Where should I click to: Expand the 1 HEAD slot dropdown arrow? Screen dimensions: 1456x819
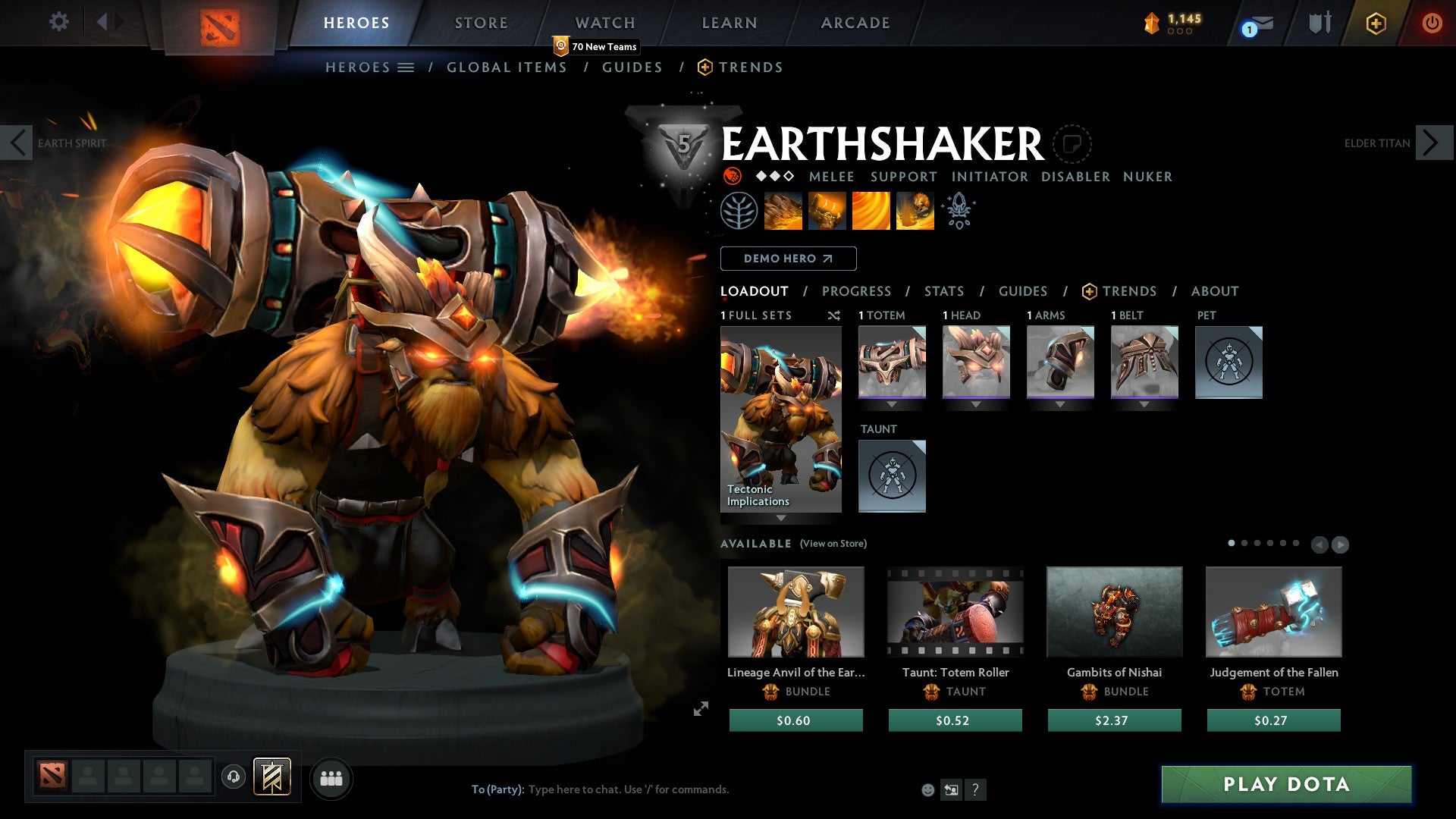(x=976, y=405)
